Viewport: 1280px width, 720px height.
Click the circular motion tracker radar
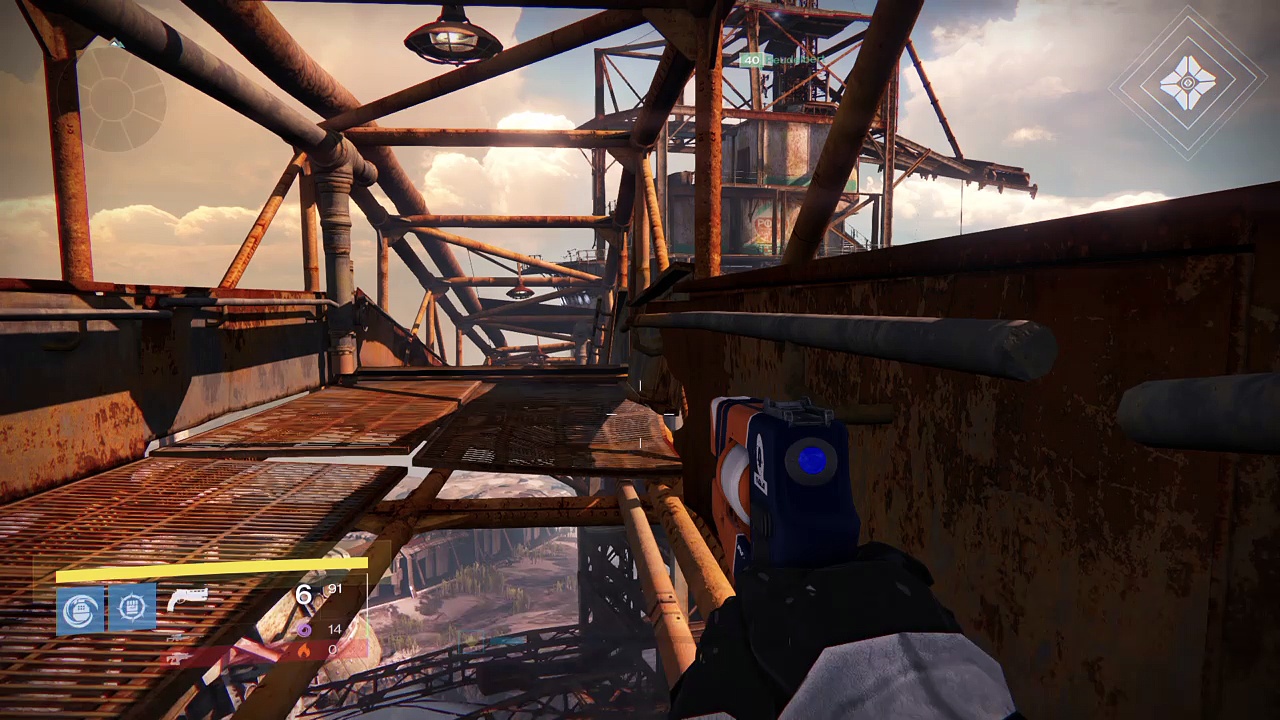[121, 97]
